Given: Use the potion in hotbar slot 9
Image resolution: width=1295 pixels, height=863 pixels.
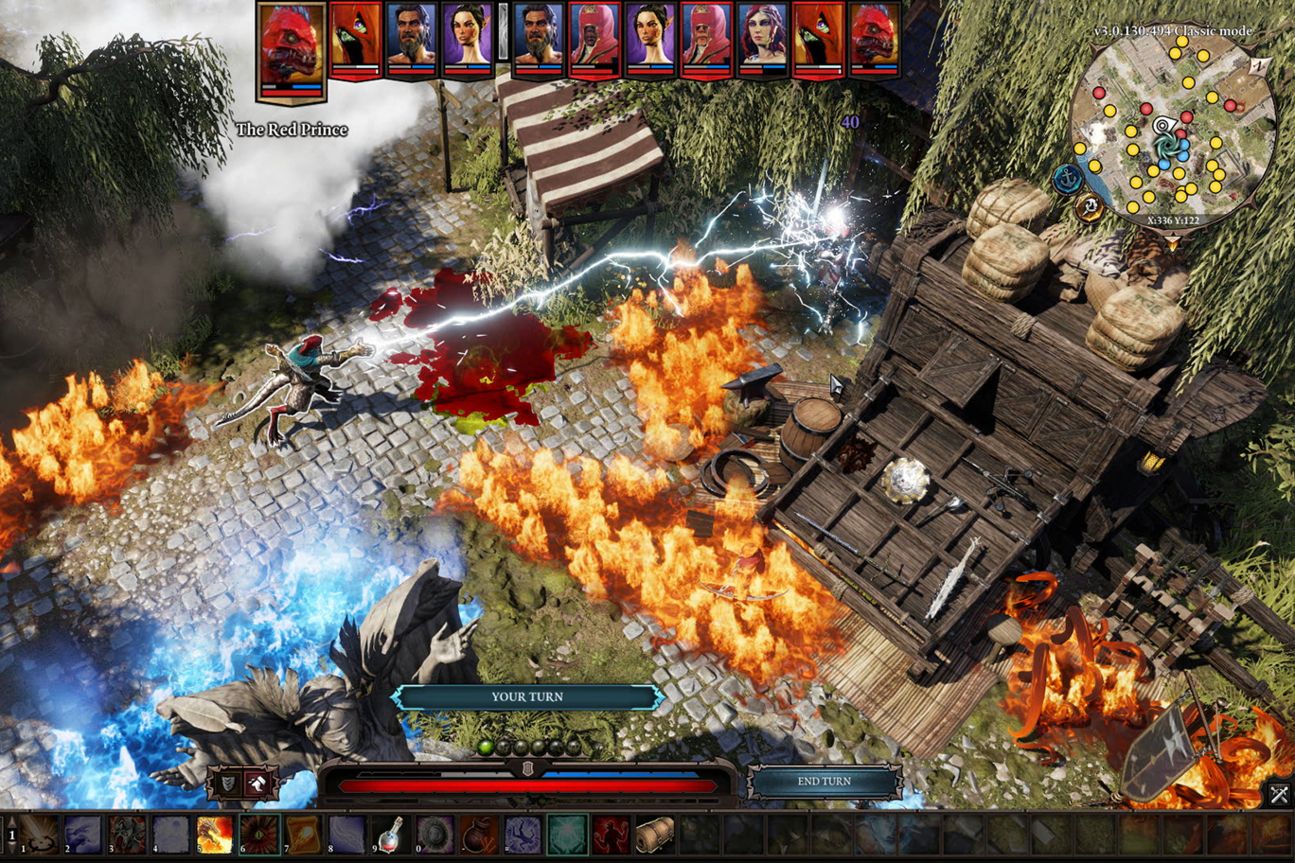Looking at the screenshot, I should [x=389, y=834].
